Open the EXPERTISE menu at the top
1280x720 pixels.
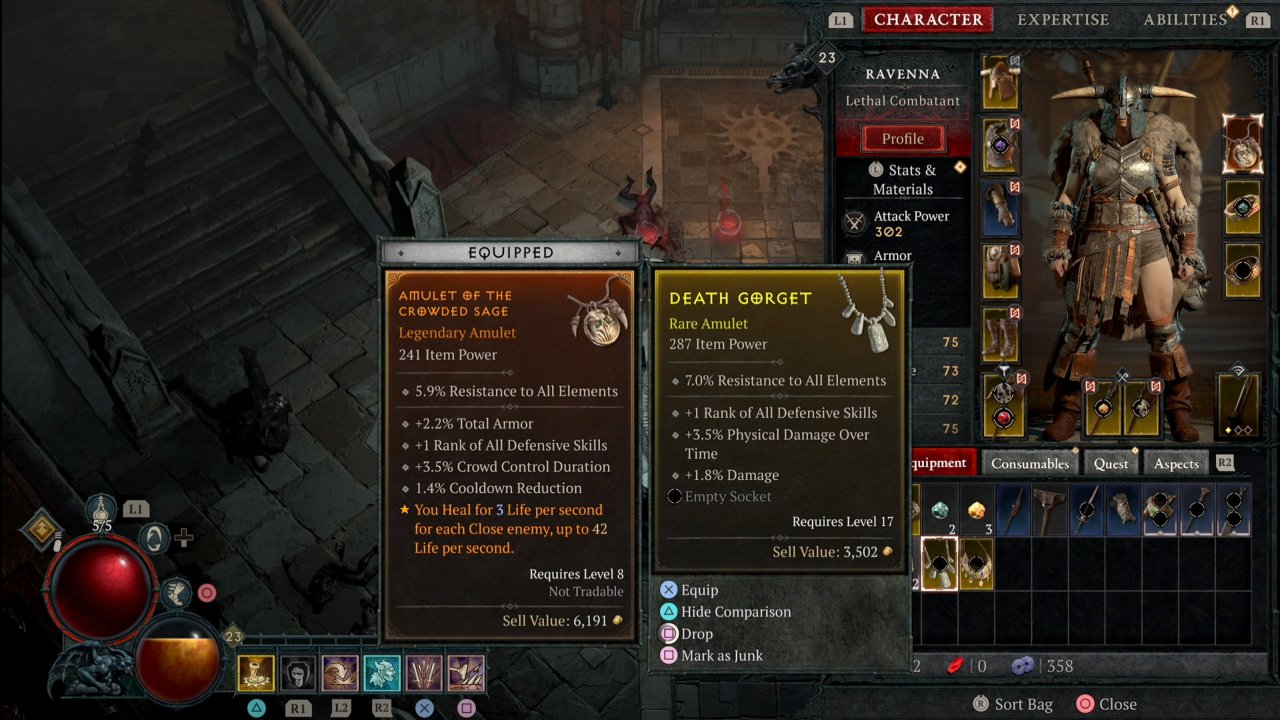pos(1063,19)
